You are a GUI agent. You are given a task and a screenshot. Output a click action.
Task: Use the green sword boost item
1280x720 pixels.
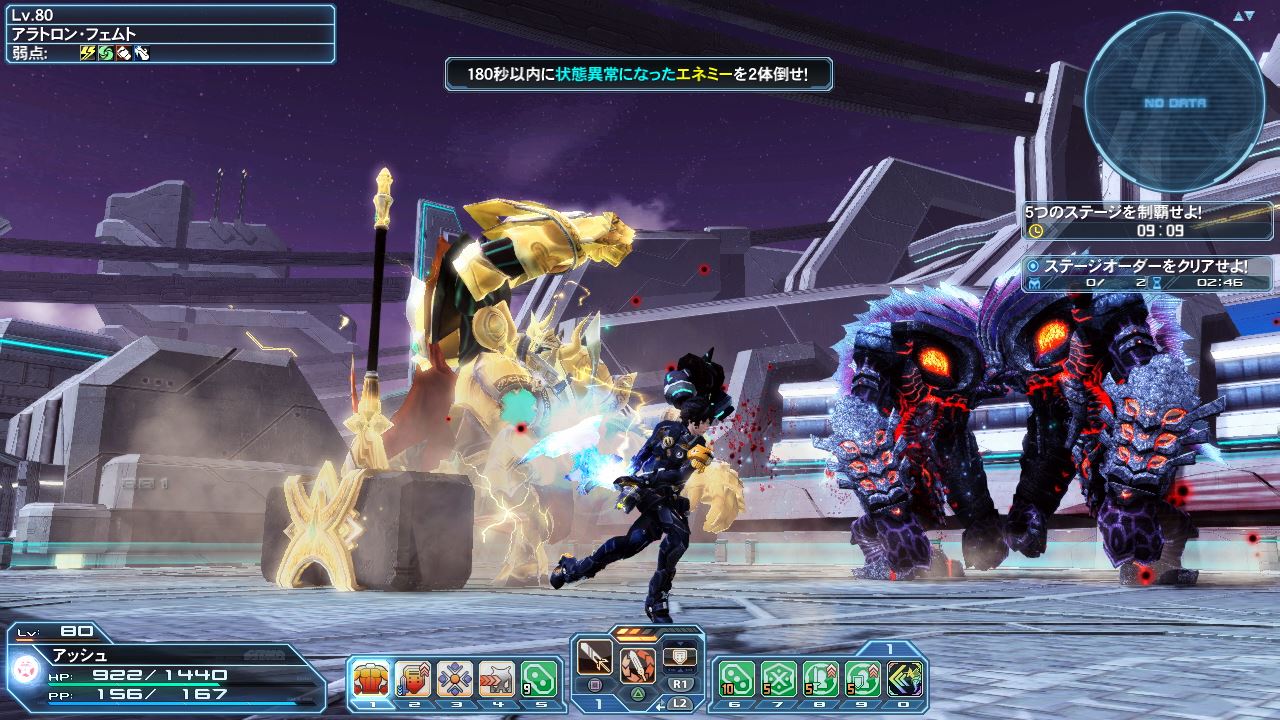[x=821, y=679]
